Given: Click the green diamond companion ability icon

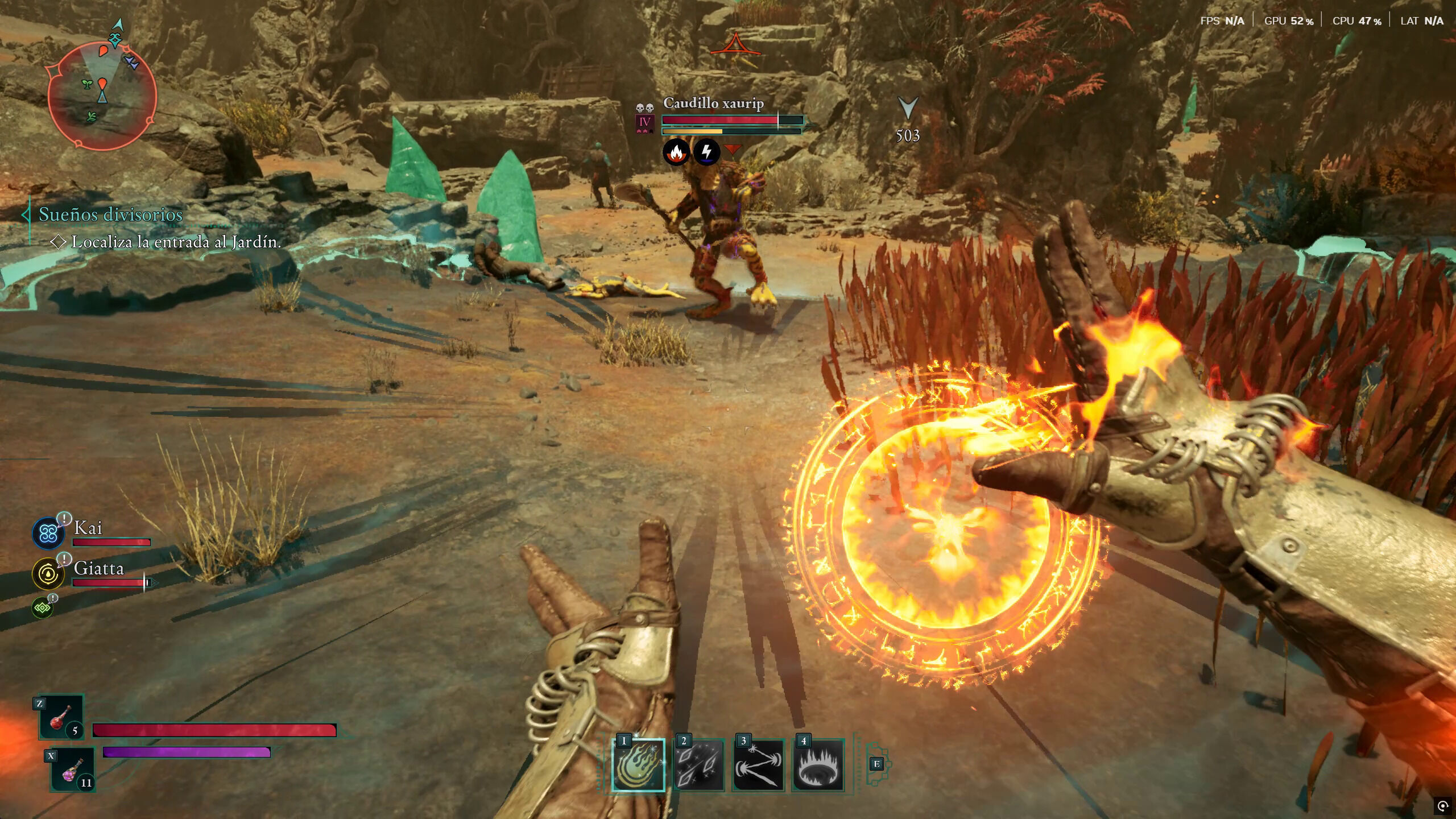Looking at the screenshot, I should point(43,608).
